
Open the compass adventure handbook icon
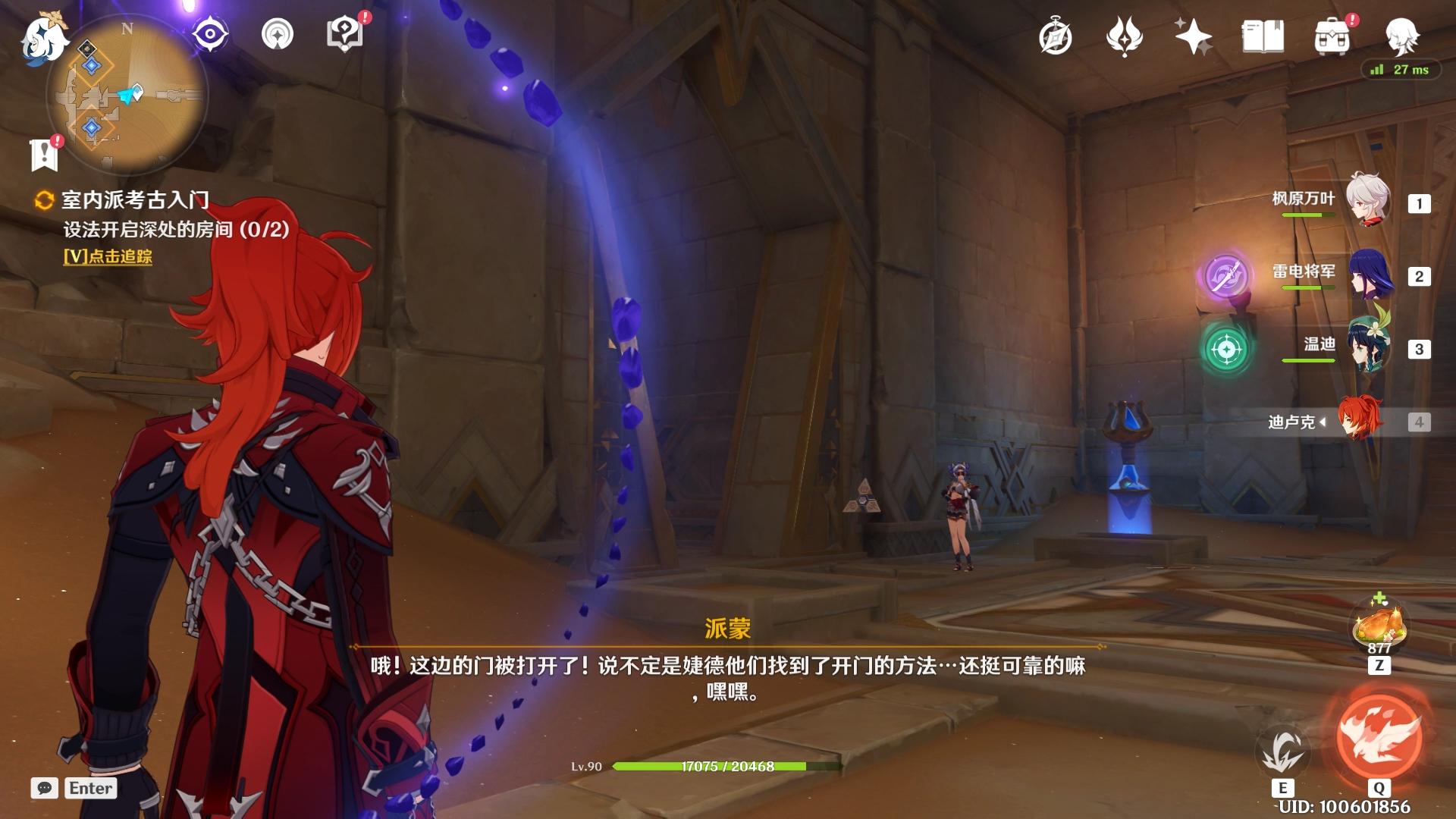coord(1055,36)
